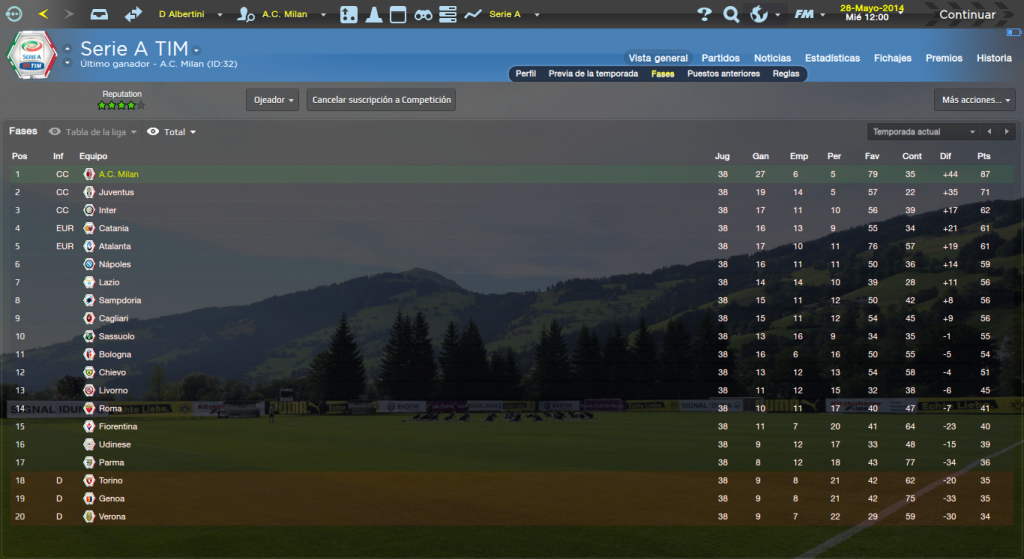The image size is (1024, 559).
Task: Open the Juventus team row
Action: (x=116, y=192)
